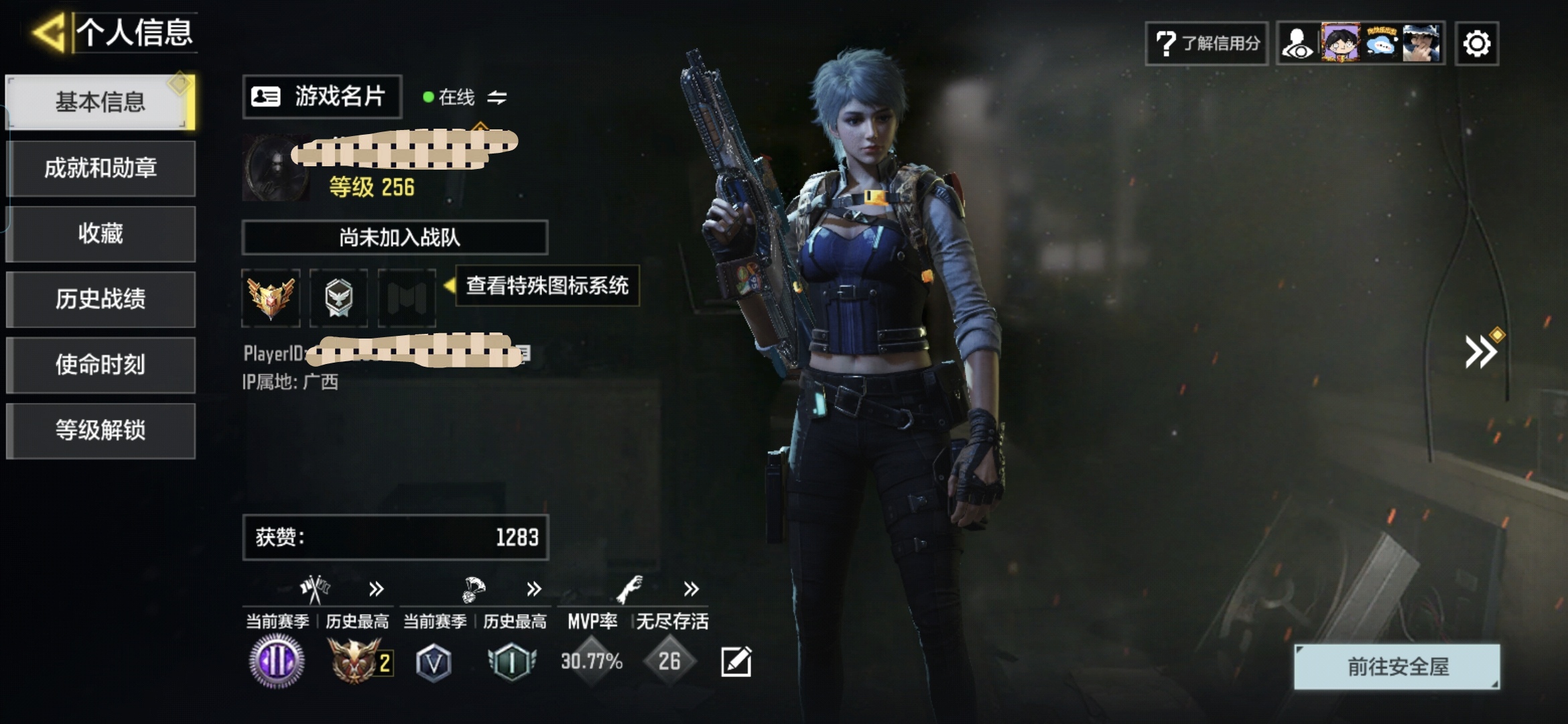Screen dimensions: 1568x724
Task: Edit displayed stats with the pencil icon
Action: point(736,662)
